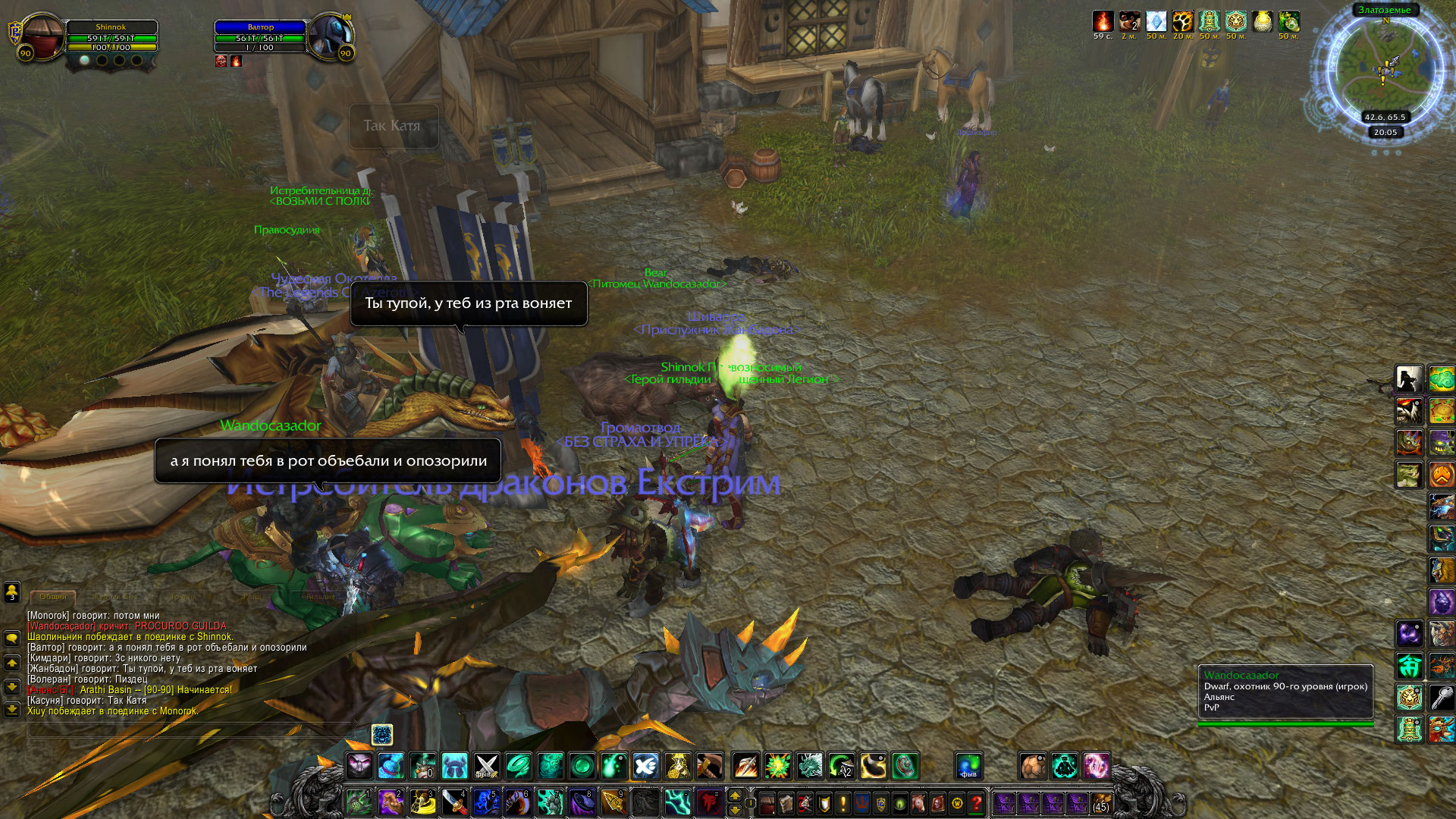
Task: Click the Валтор target portrait
Action: (331, 36)
